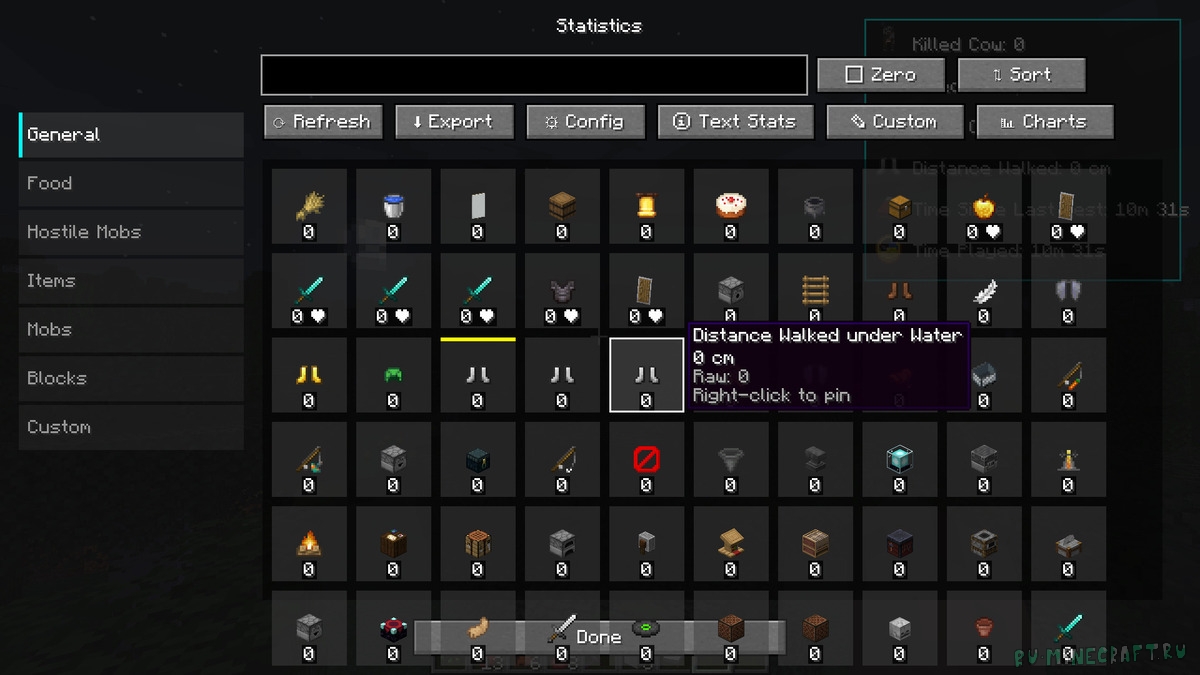Export the statistics

[x=454, y=122]
